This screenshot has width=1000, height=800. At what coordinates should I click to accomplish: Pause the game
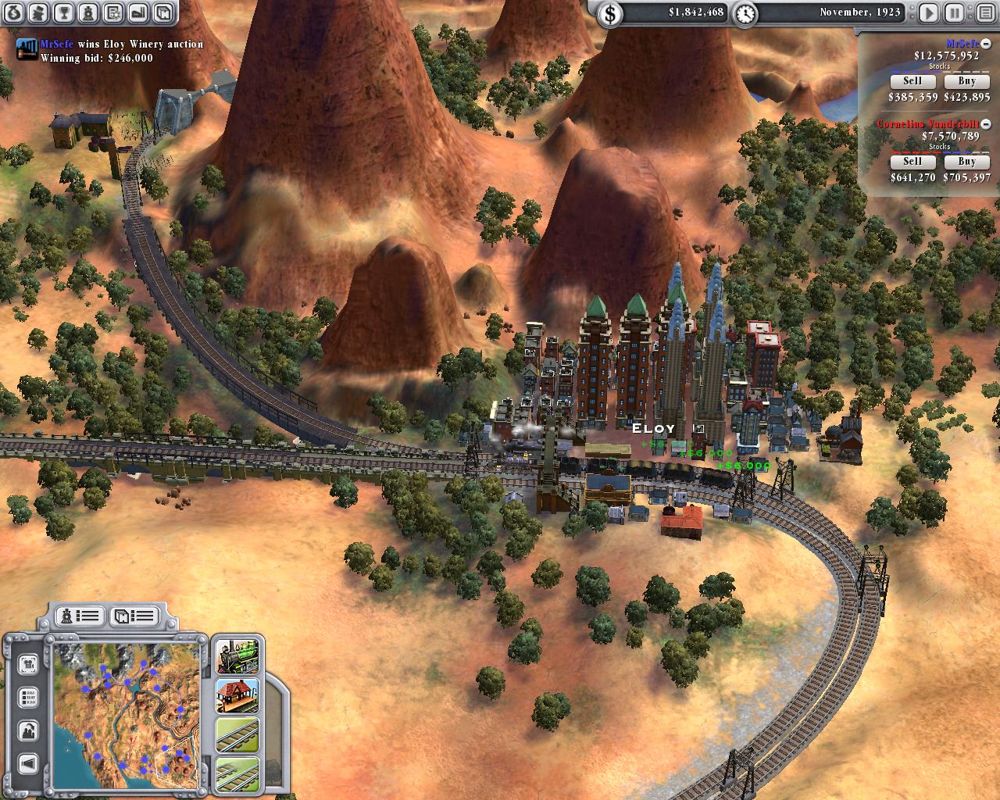[955, 13]
